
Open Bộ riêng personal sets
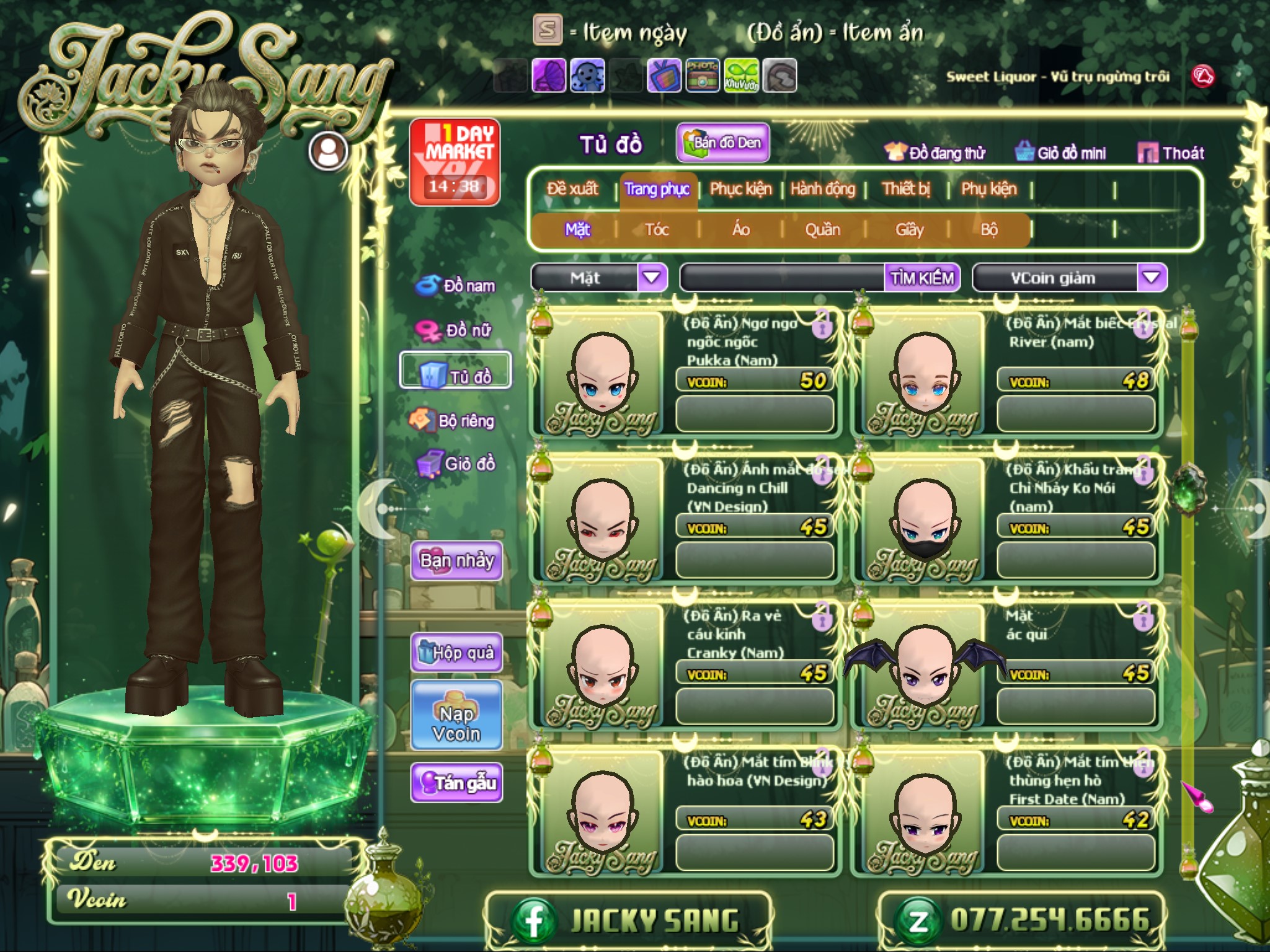pyautogui.click(x=453, y=421)
